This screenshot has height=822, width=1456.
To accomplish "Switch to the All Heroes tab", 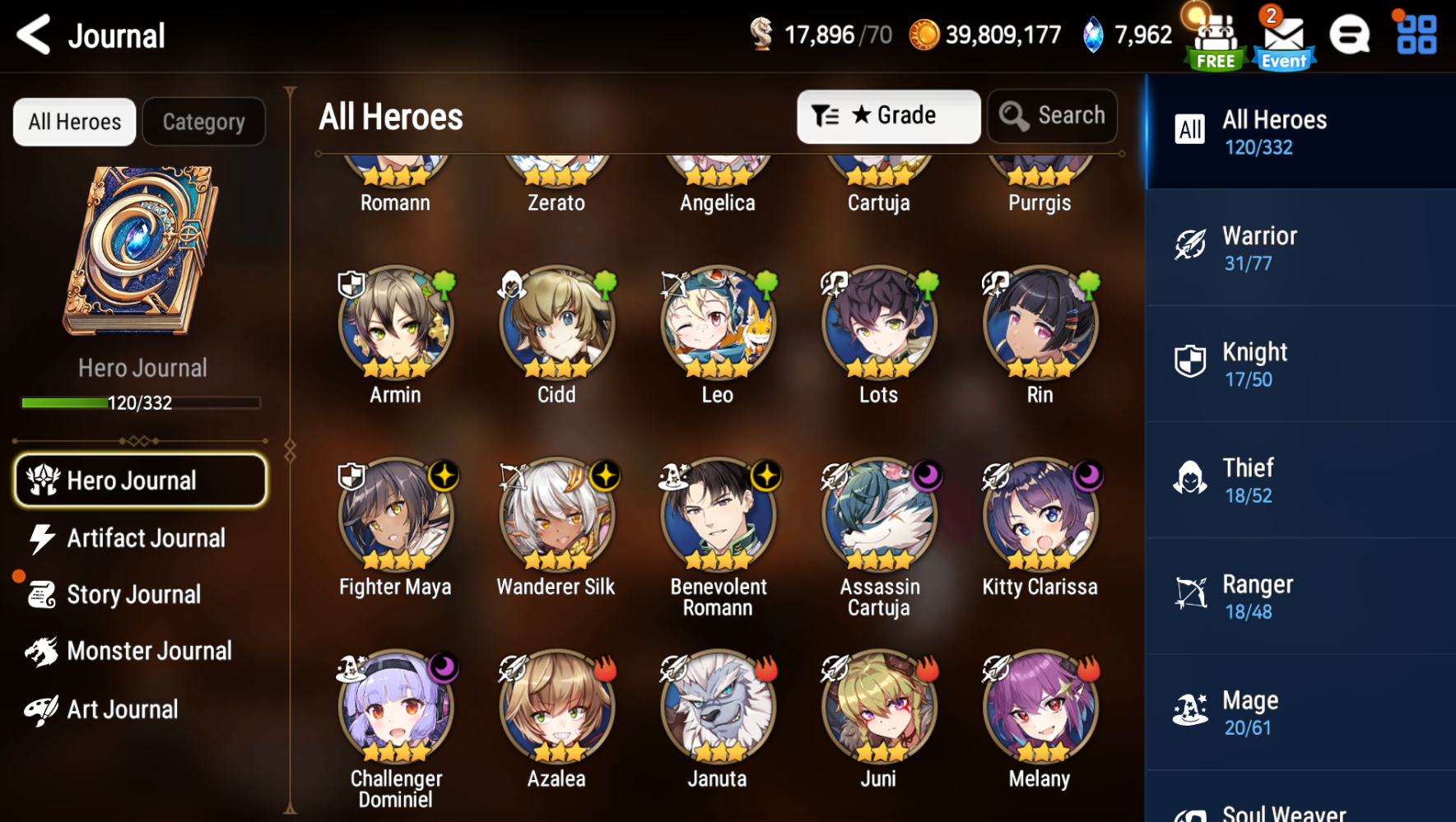I will click(73, 121).
